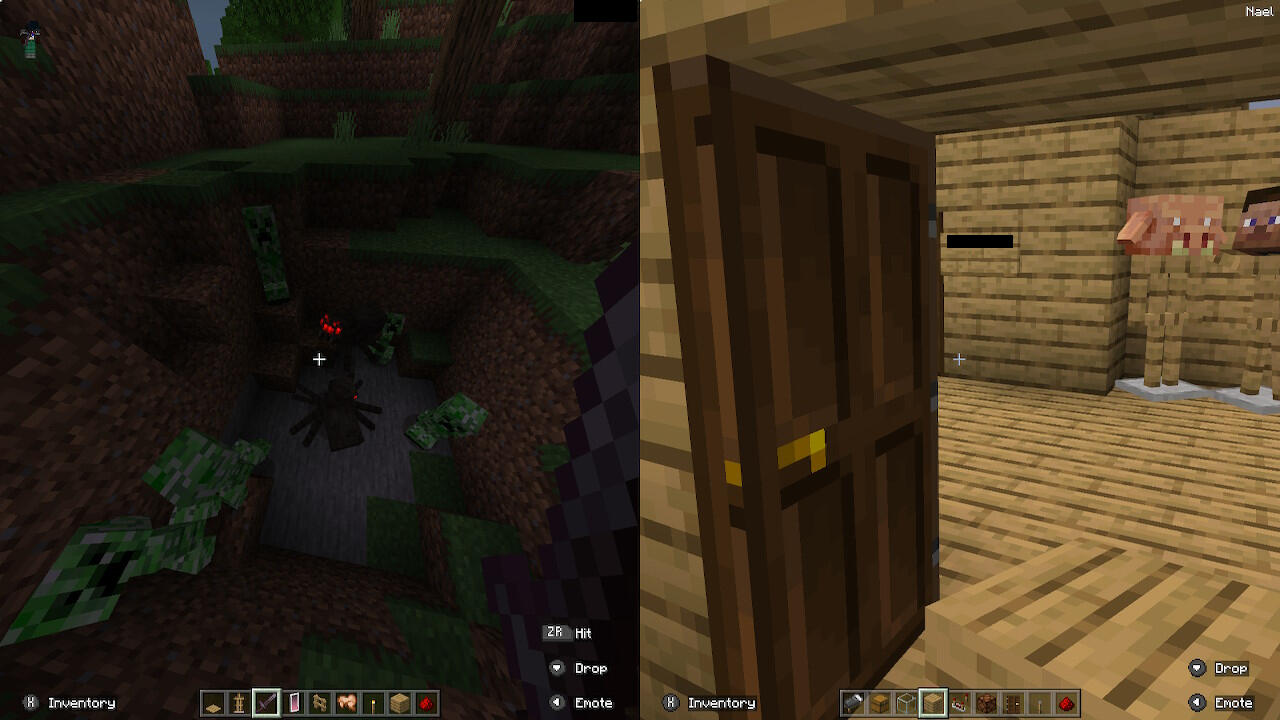Select the netherite sword in the left hotbar
Viewport: 1280px width, 720px height.
coord(266,703)
